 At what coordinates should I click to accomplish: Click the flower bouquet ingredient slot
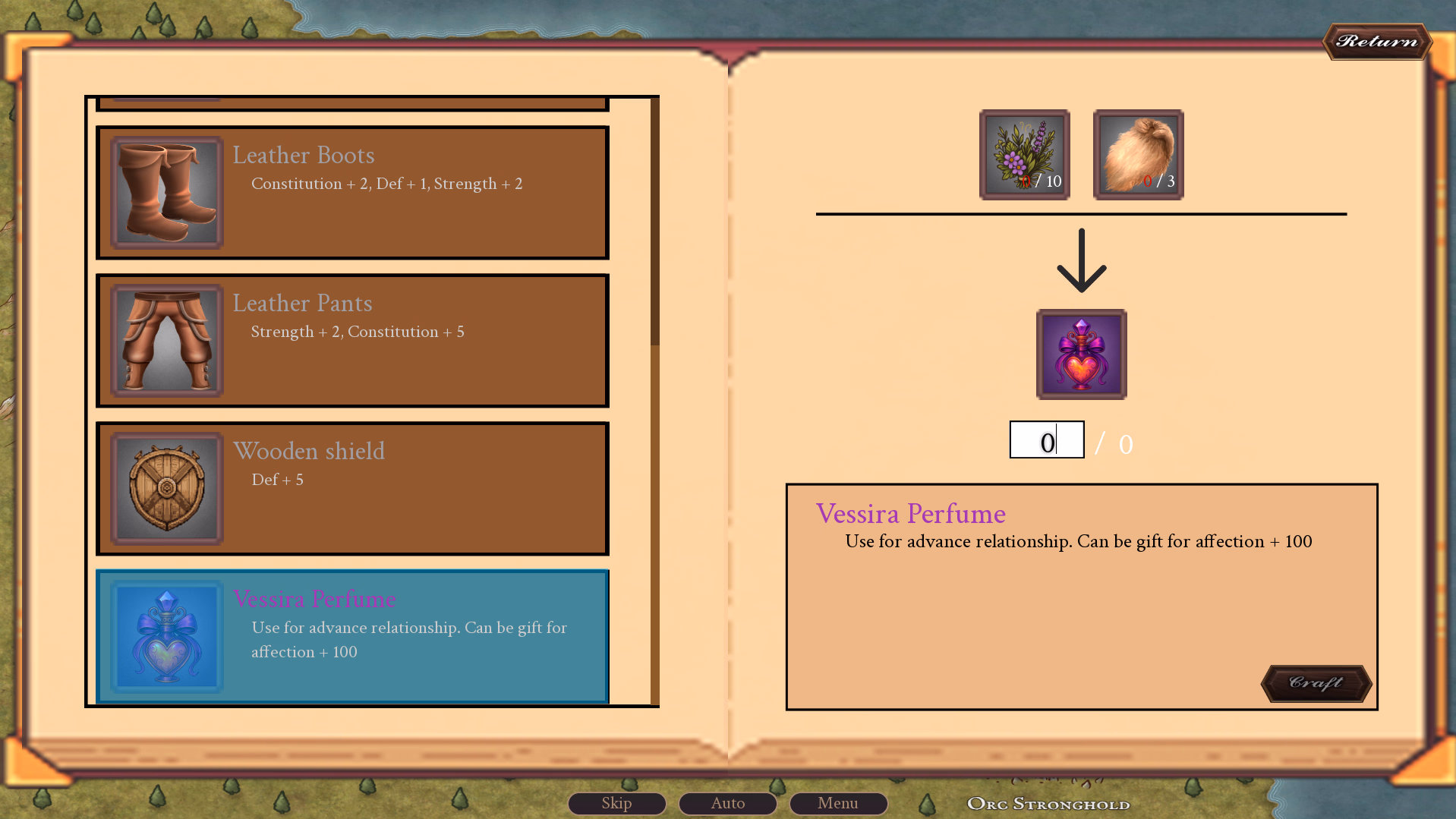pos(1024,155)
